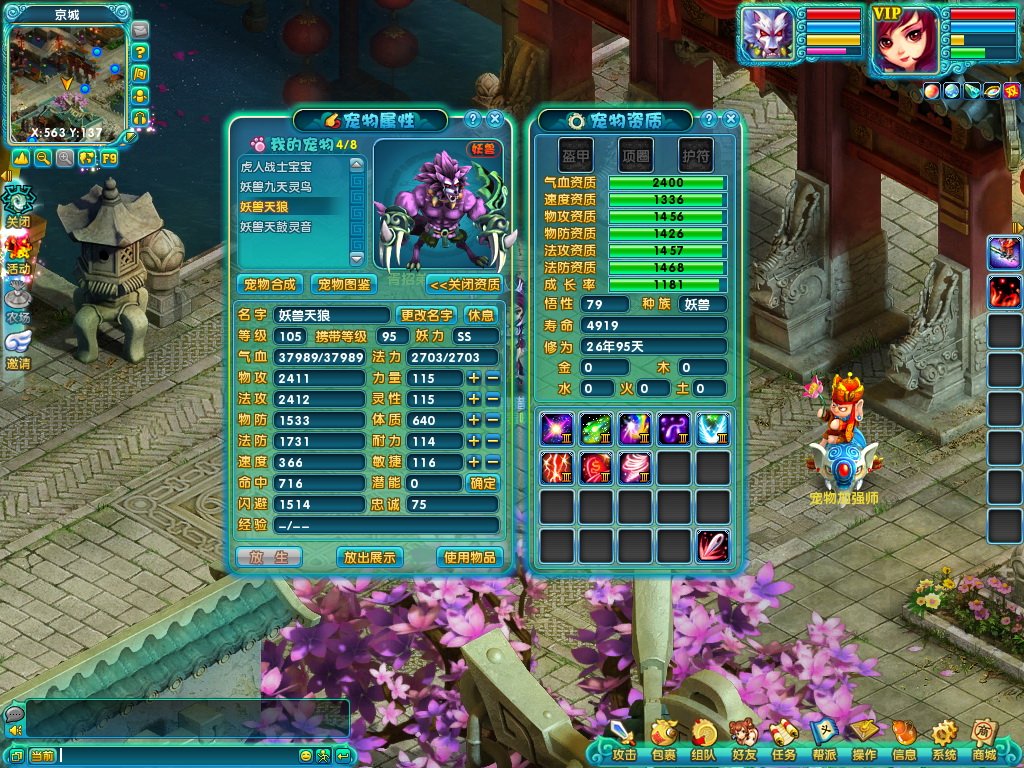
Task: Click 放出展示 to show pet
Action: 370,557
